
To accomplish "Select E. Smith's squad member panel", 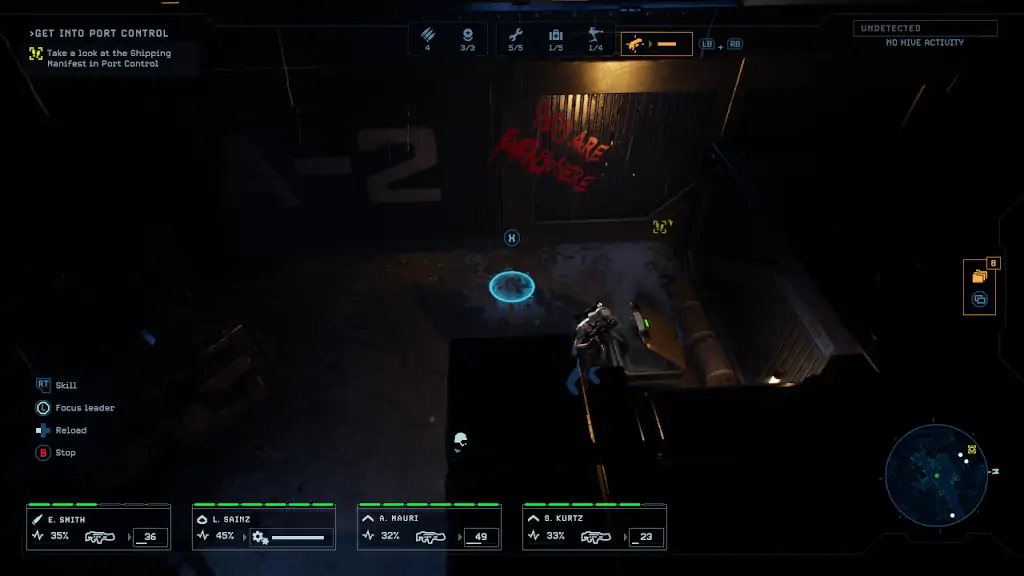I will tap(98, 528).
